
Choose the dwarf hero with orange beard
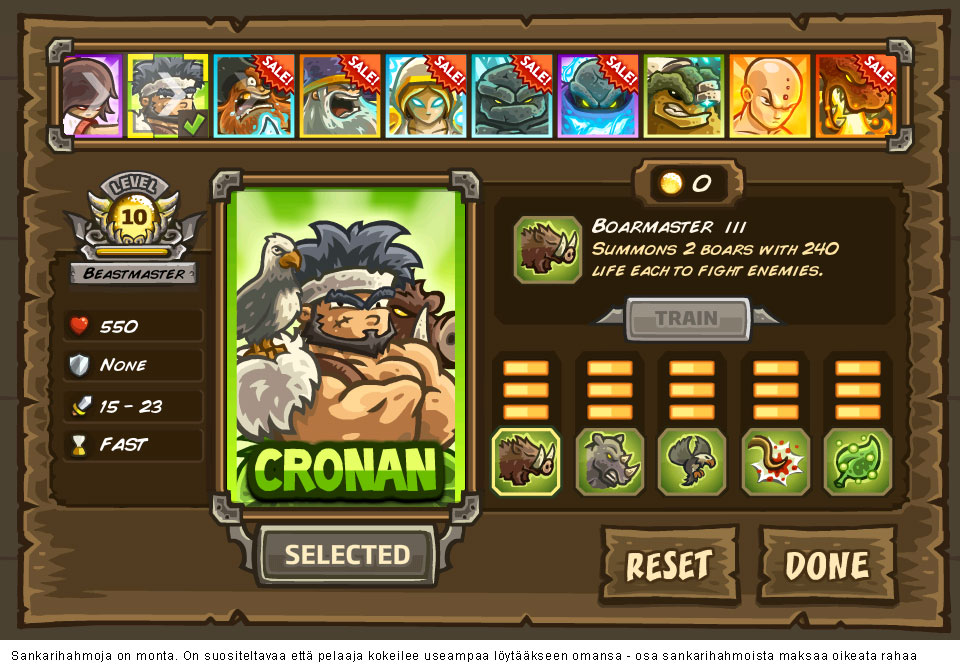[254, 96]
